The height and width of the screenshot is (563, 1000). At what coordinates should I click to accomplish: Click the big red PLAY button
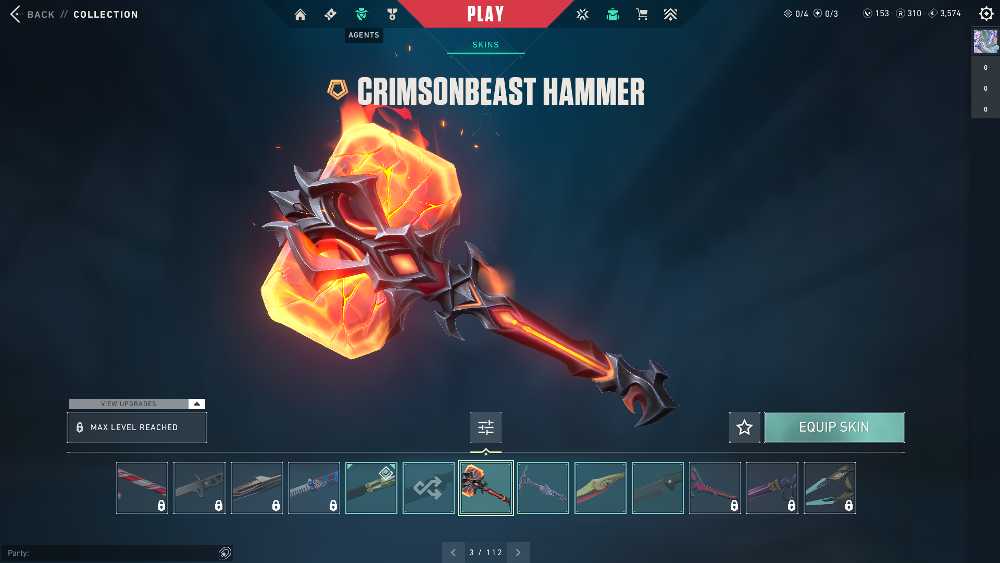(x=486, y=14)
